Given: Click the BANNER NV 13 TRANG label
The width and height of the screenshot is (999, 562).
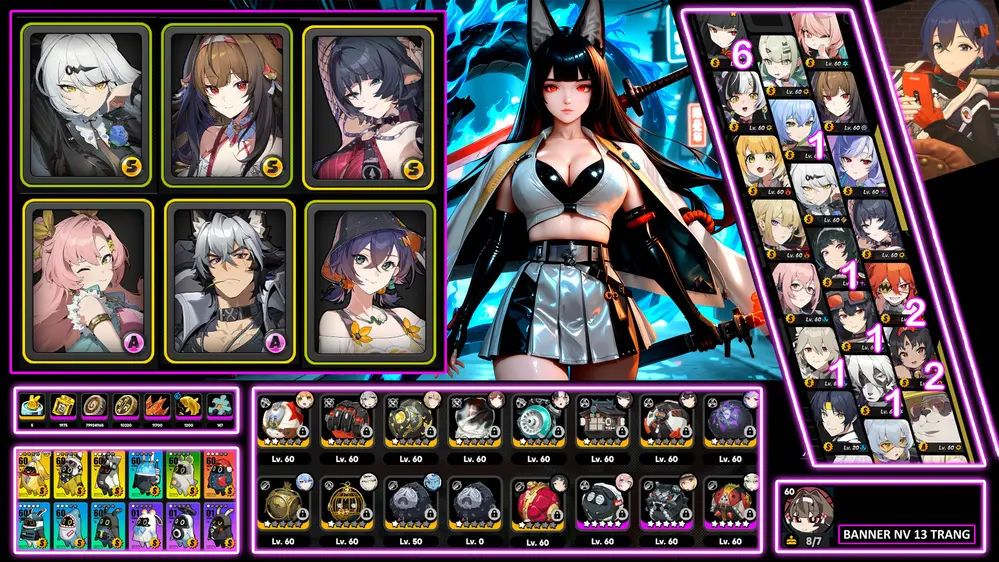Looking at the screenshot, I should [x=907, y=535].
